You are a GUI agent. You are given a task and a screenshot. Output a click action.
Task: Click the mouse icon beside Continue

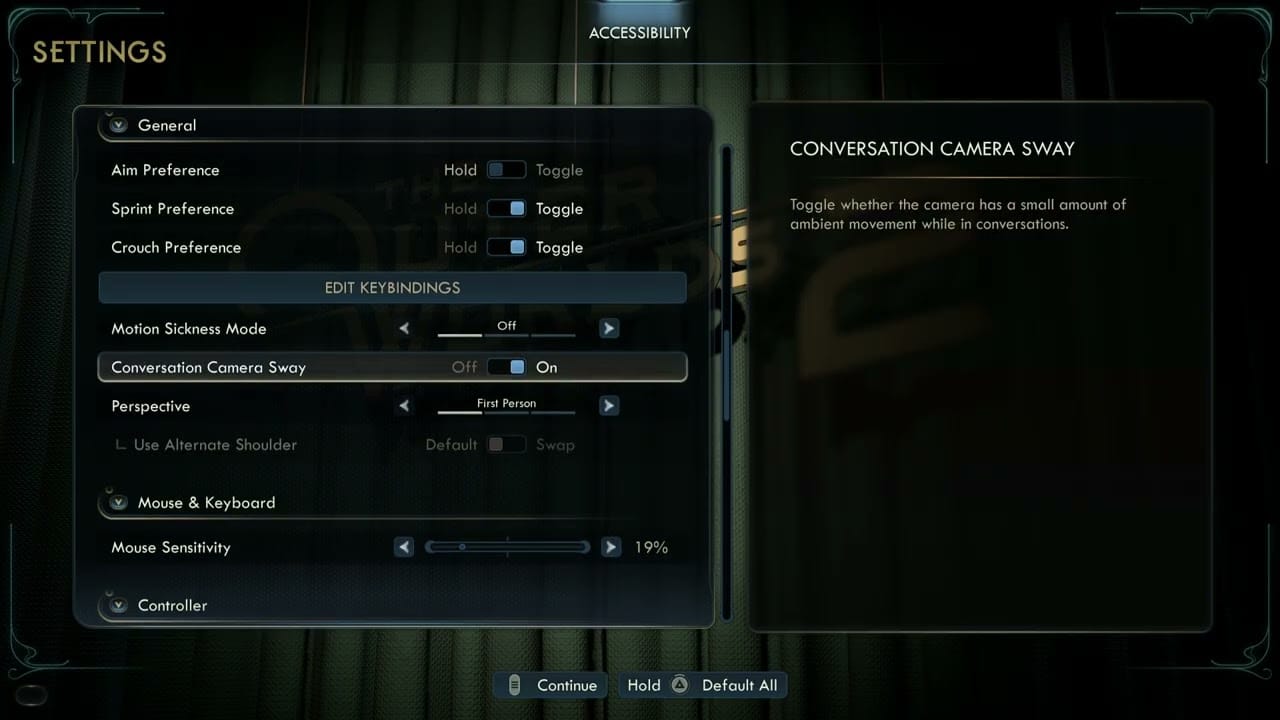(x=514, y=685)
